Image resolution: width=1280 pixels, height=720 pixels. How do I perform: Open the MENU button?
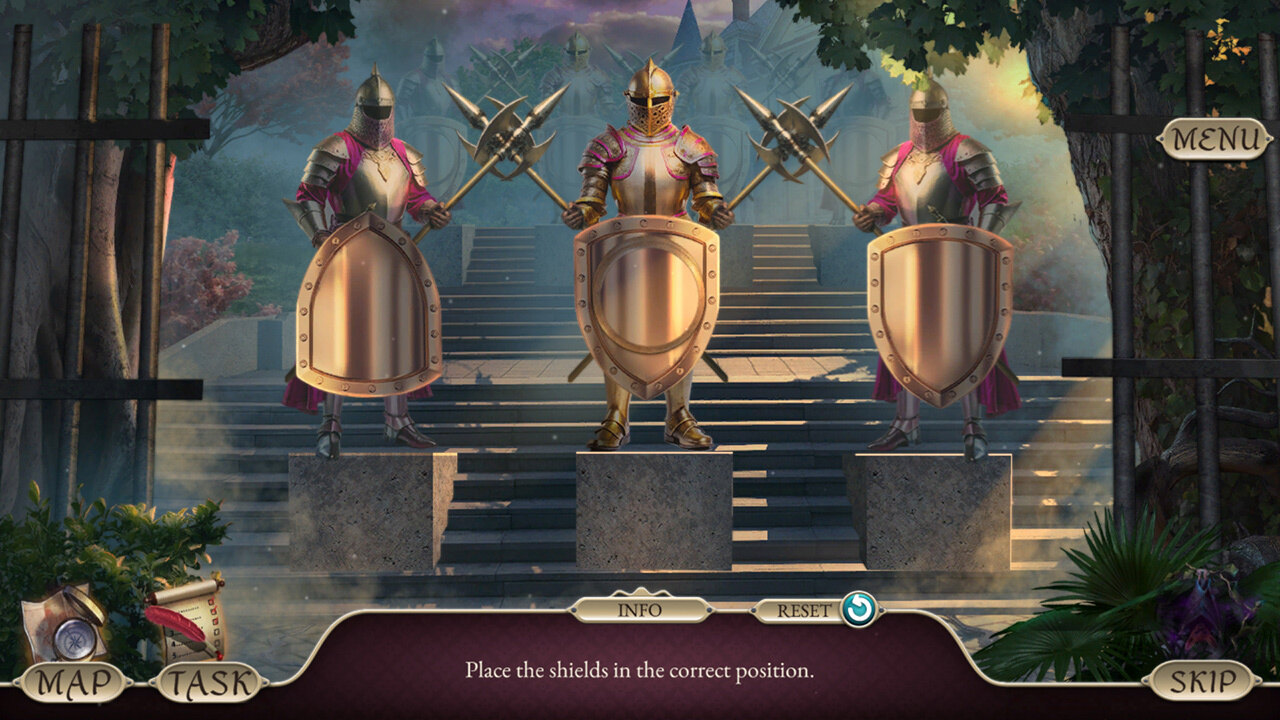pos(1214,140)
